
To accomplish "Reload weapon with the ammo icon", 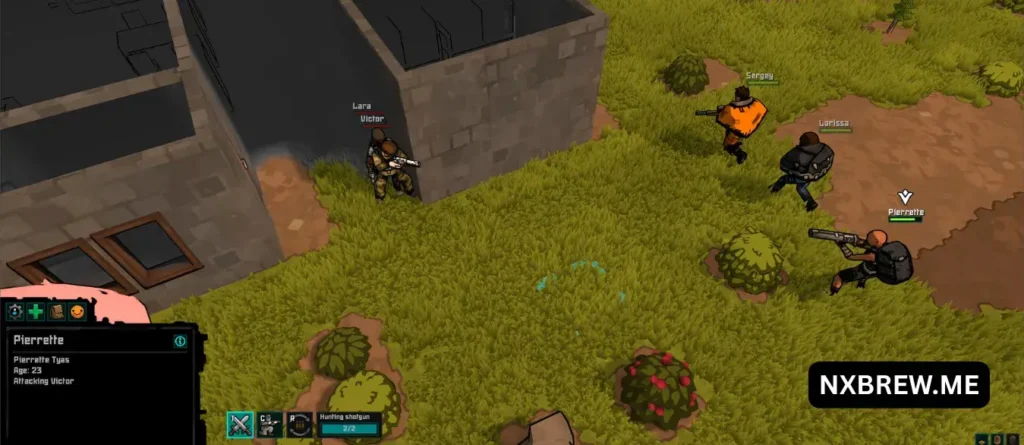I will 298,425.
